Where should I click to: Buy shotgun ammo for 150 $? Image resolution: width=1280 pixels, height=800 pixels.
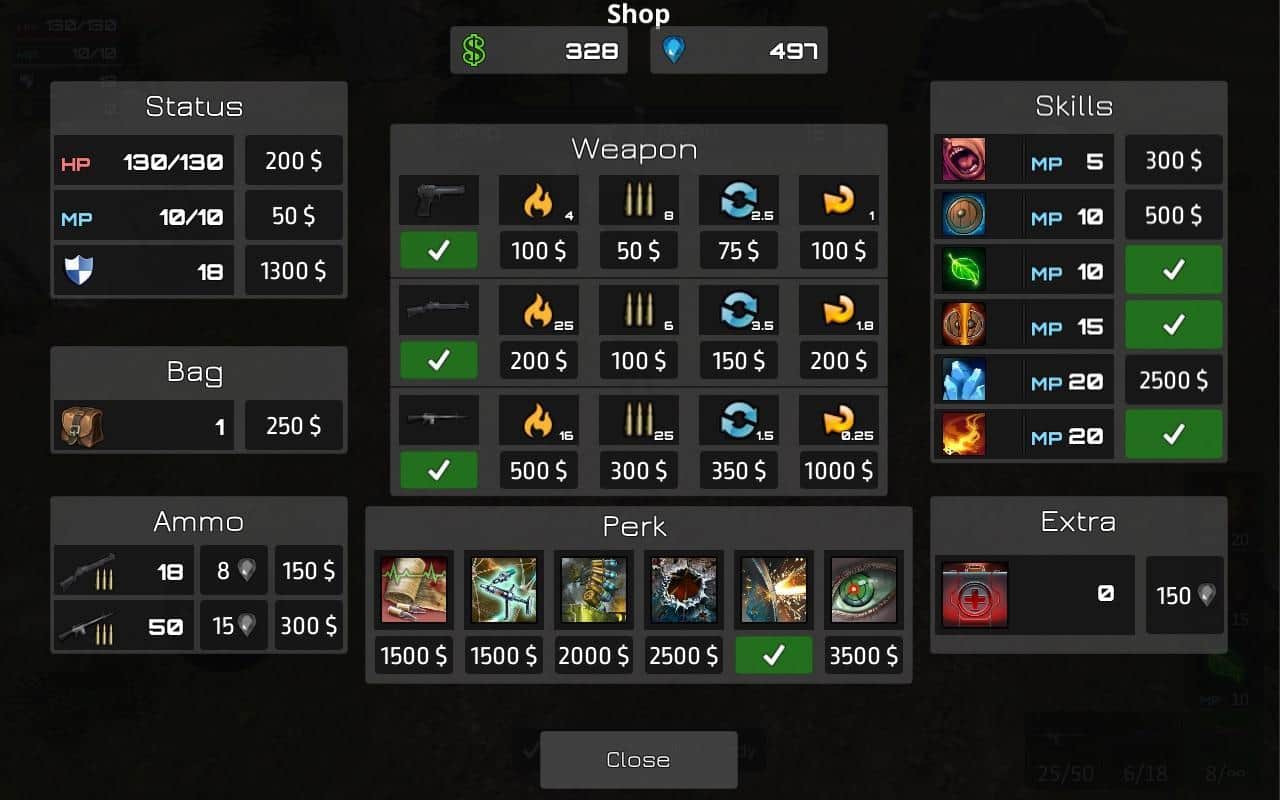[x=309, y=571]
